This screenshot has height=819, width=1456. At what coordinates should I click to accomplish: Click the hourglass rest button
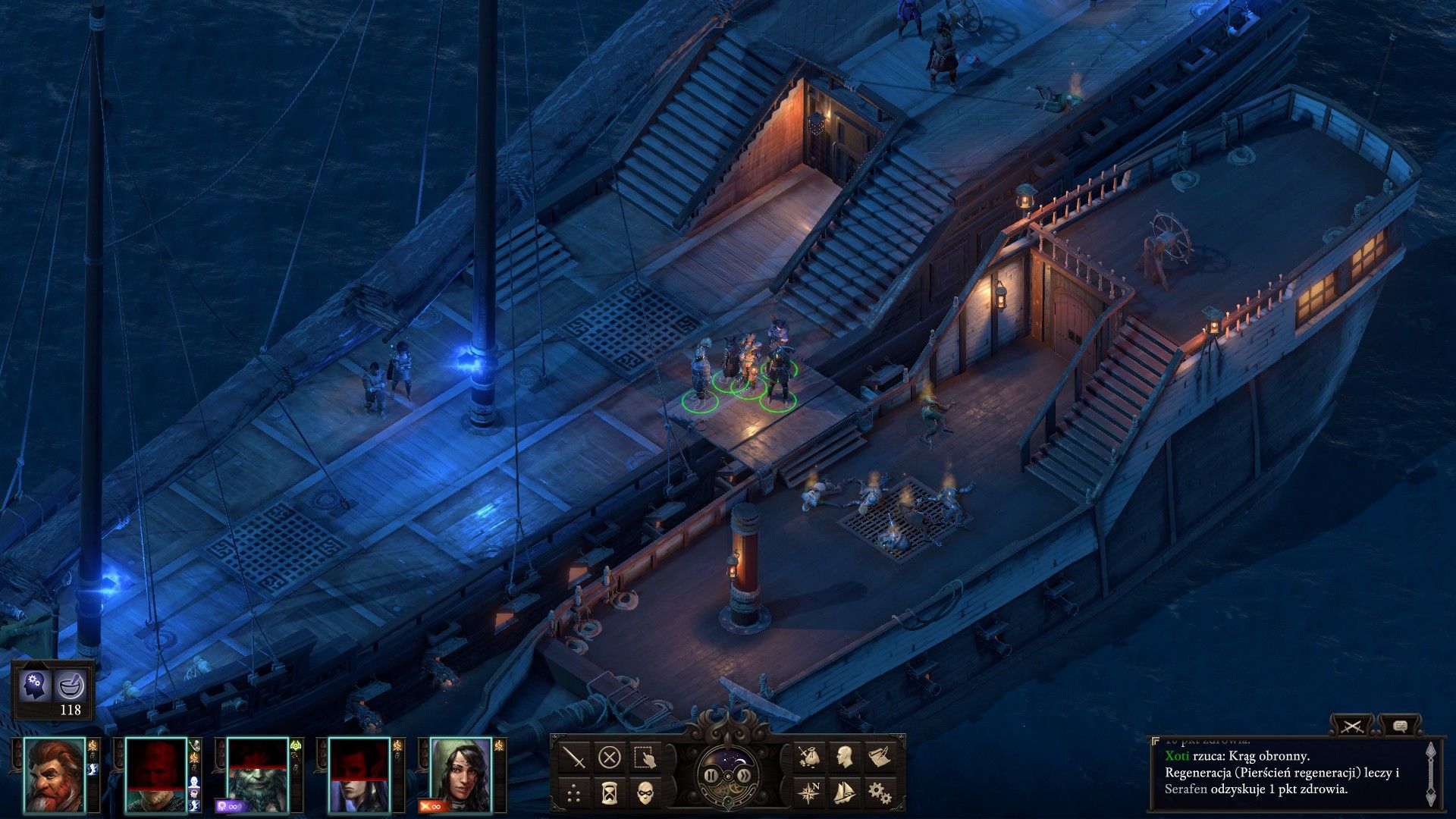pos(610,793)
